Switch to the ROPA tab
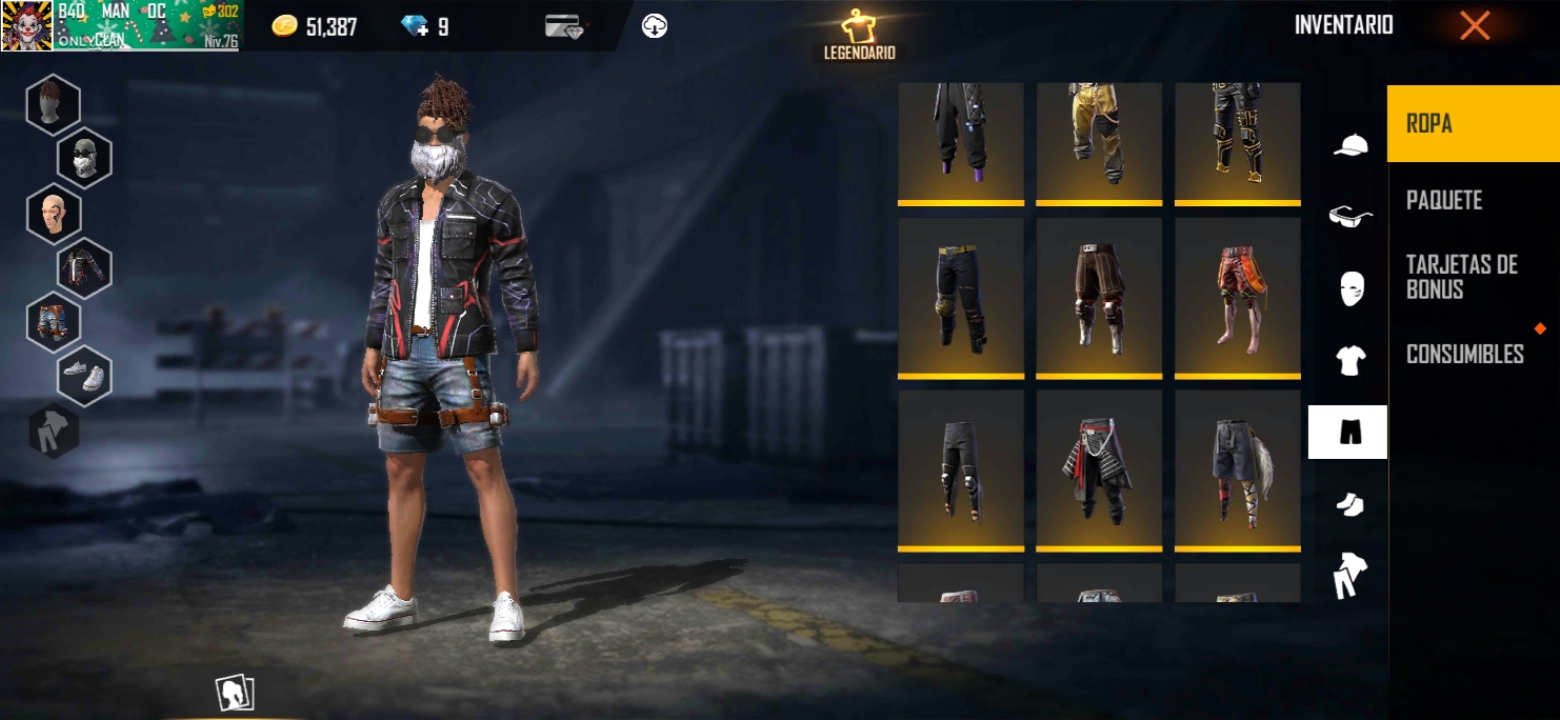1560x720 pixels. click(1472, 124)
